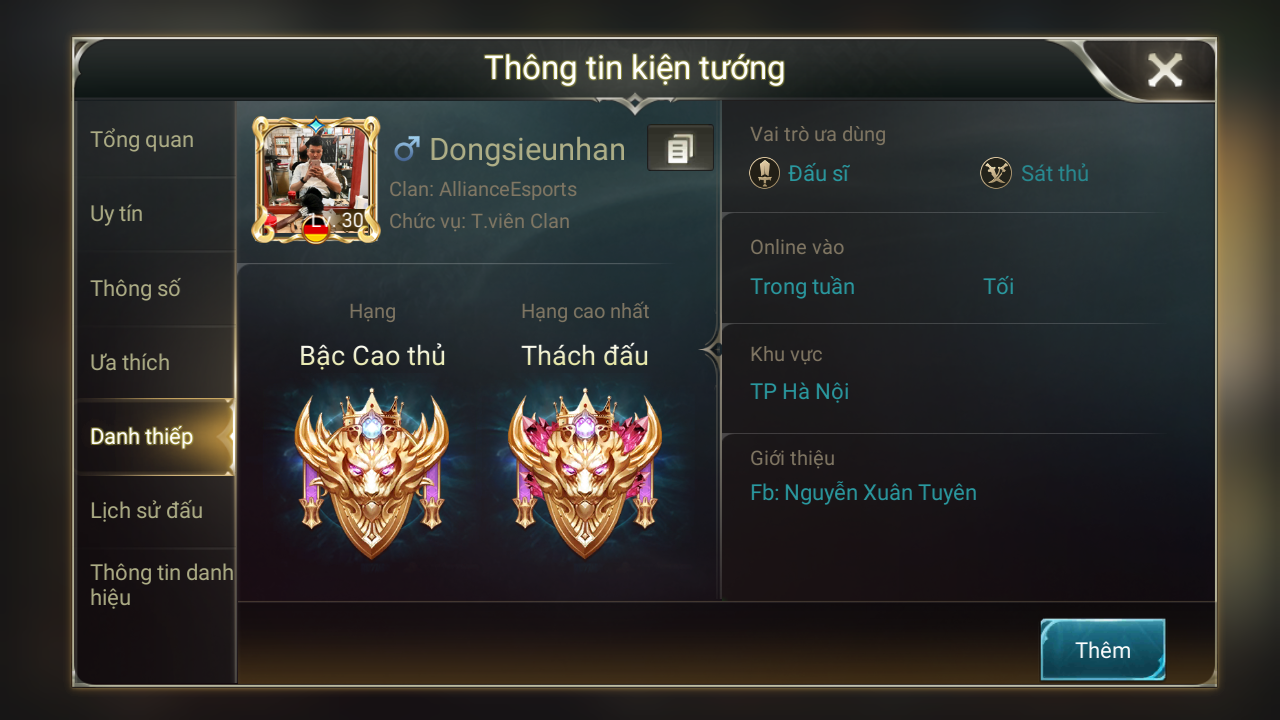The width and height of the screenshot is (1280, 720).
Task: Toggle the Trong tuần online time option
Action: [802, 286]
